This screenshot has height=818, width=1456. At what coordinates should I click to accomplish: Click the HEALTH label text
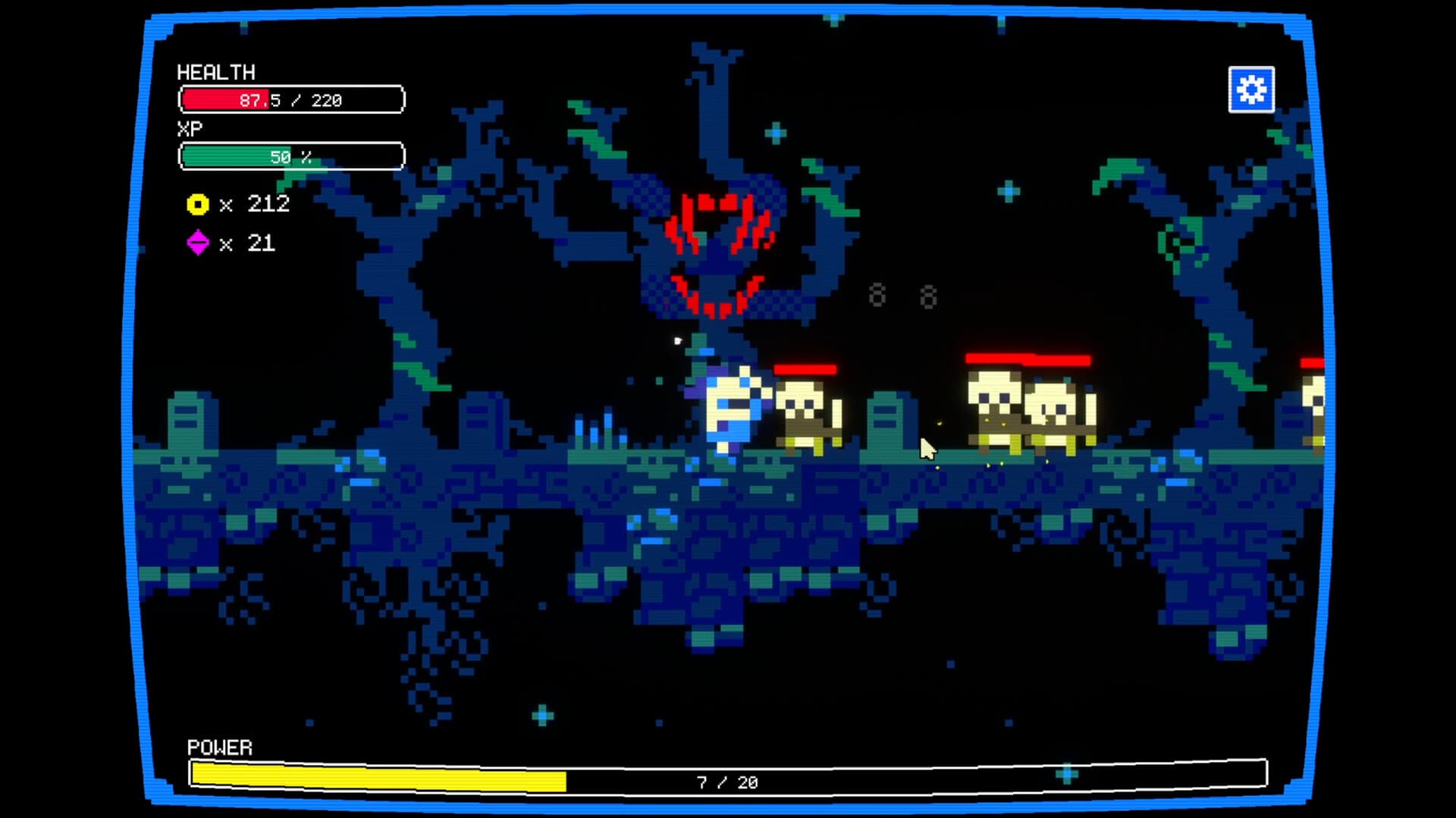point(216,73)
